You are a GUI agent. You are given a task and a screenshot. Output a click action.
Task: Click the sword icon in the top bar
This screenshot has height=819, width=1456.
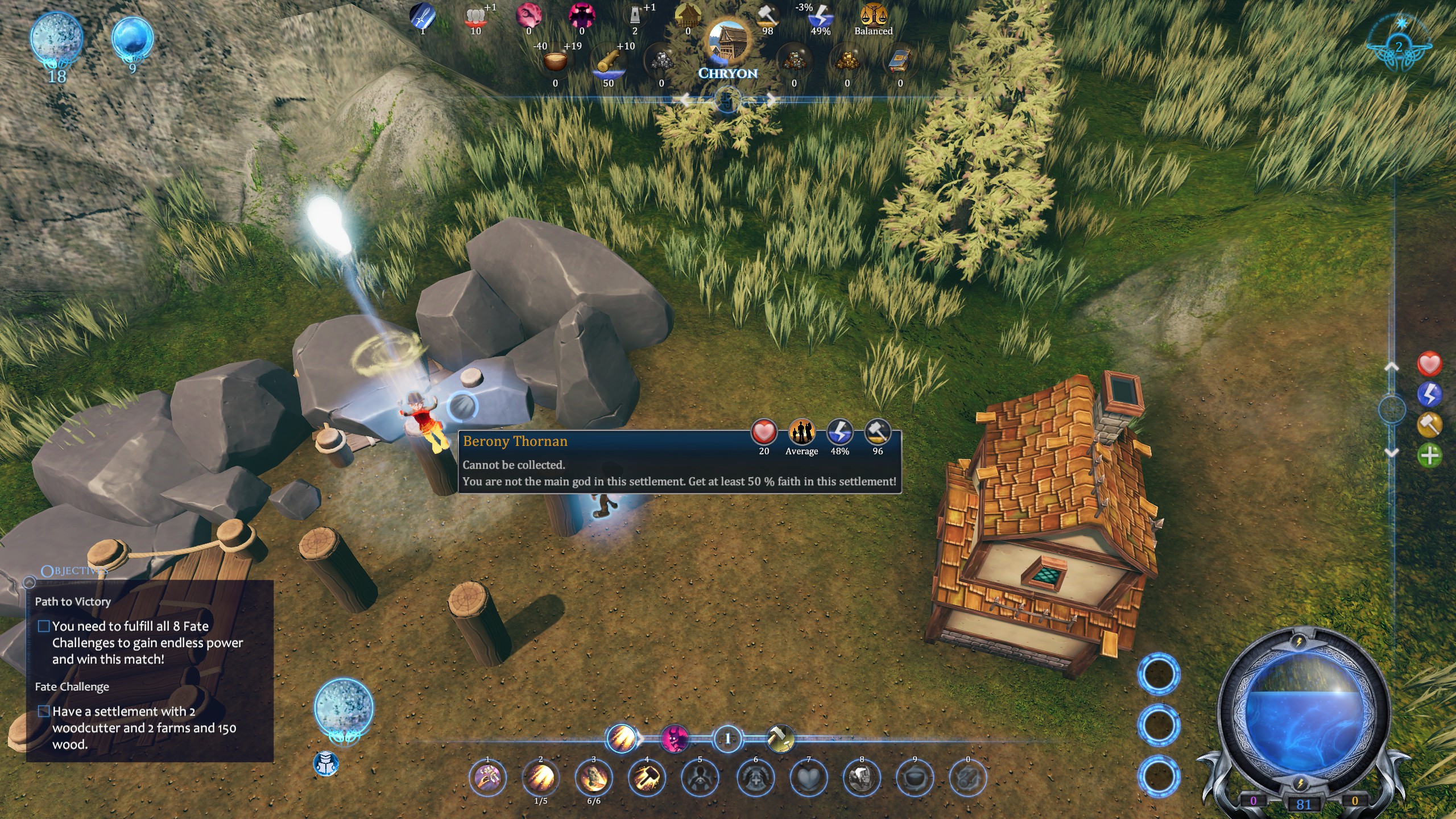click(x=423, y=16)
